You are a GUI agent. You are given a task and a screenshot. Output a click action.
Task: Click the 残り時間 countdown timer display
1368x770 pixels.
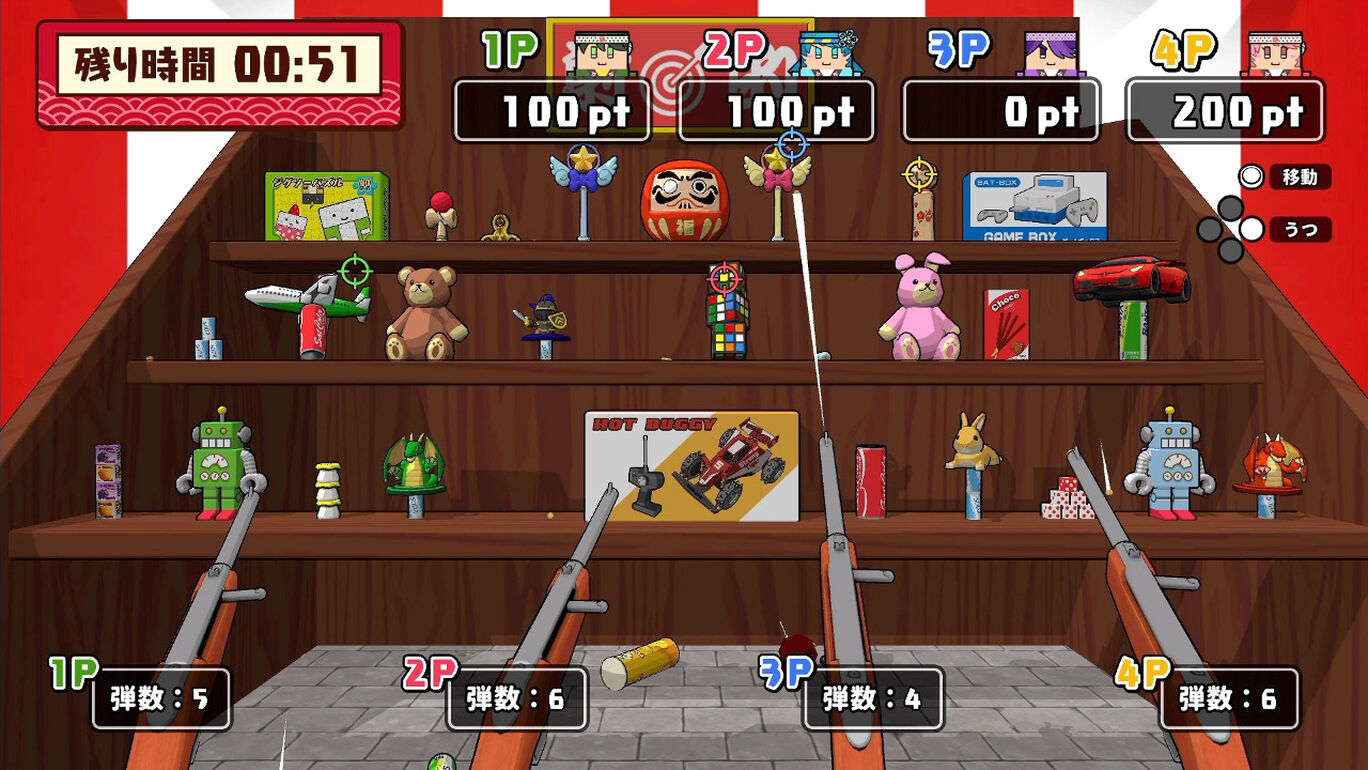pos(213,62)
